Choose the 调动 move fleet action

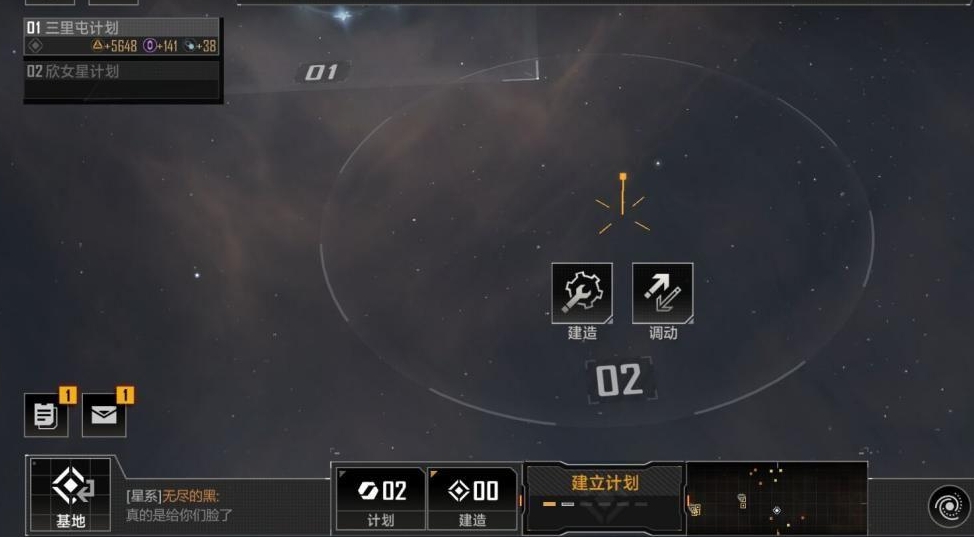pyautogui.click(x=662, y=294)
